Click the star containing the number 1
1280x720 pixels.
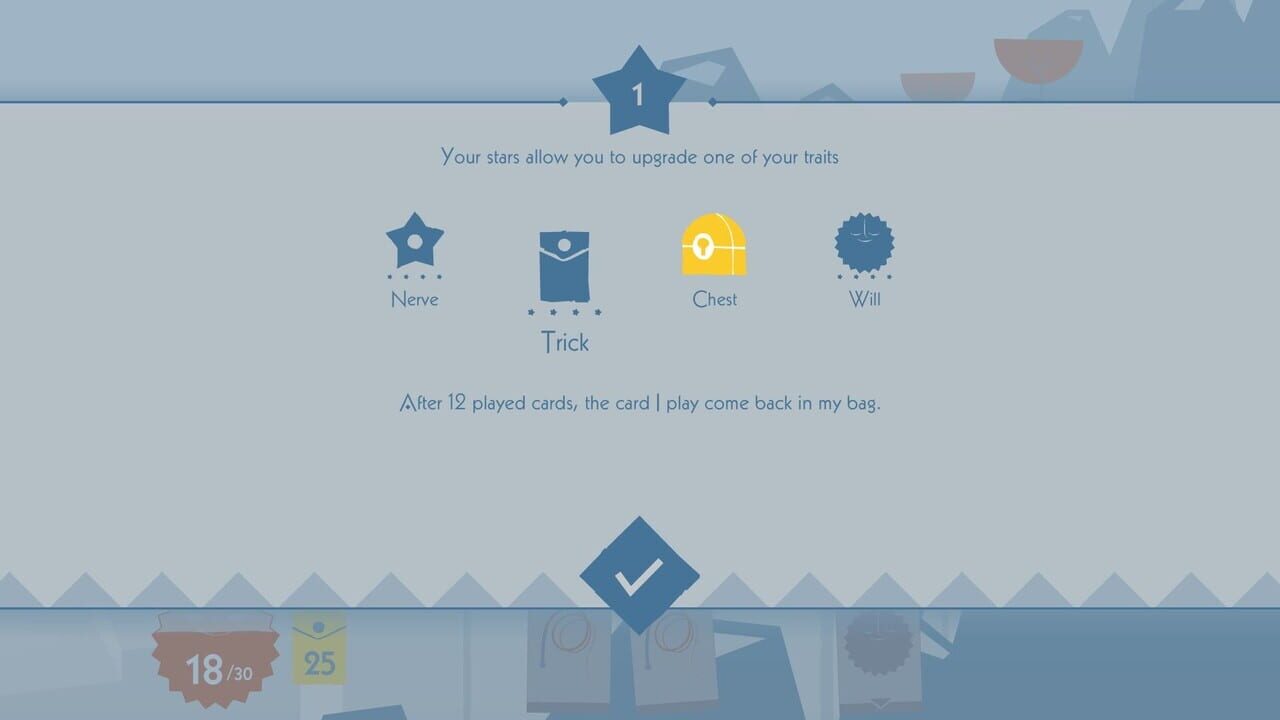(x=639, y=92)
